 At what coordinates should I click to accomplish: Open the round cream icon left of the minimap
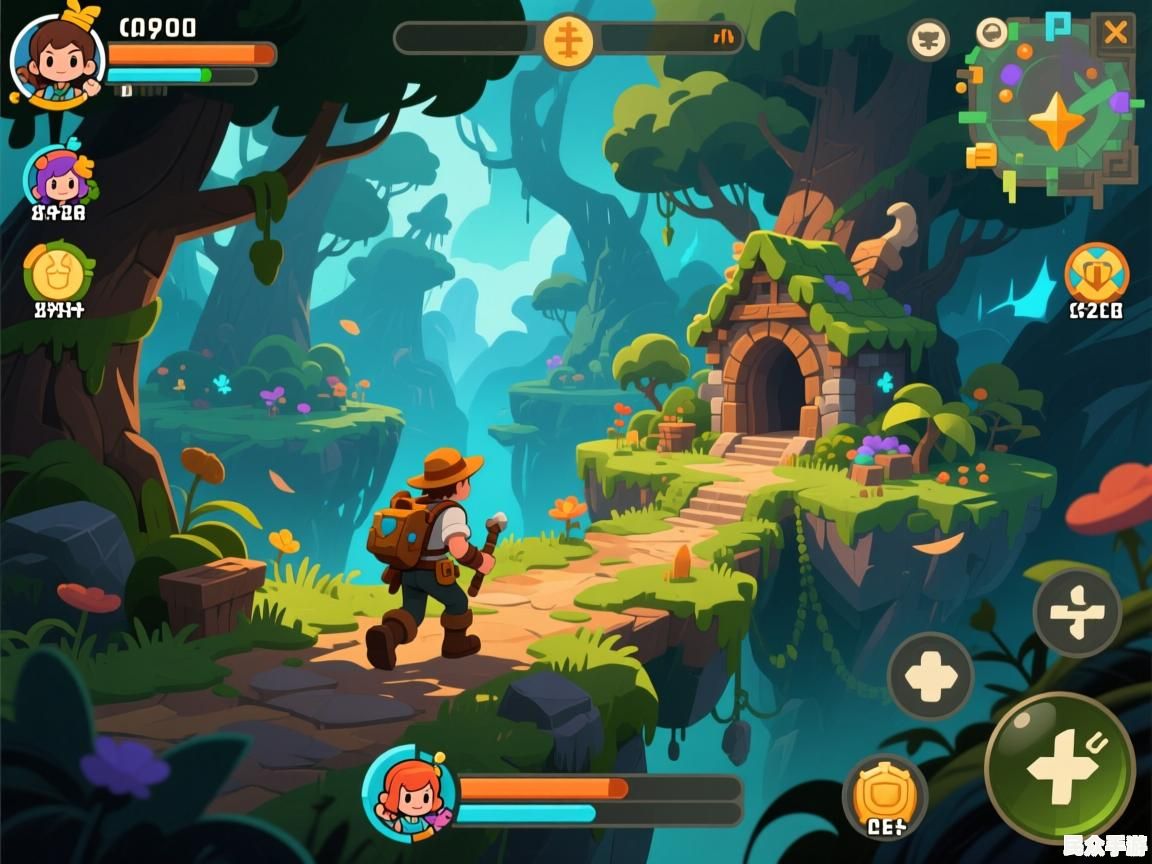point(928,40)
